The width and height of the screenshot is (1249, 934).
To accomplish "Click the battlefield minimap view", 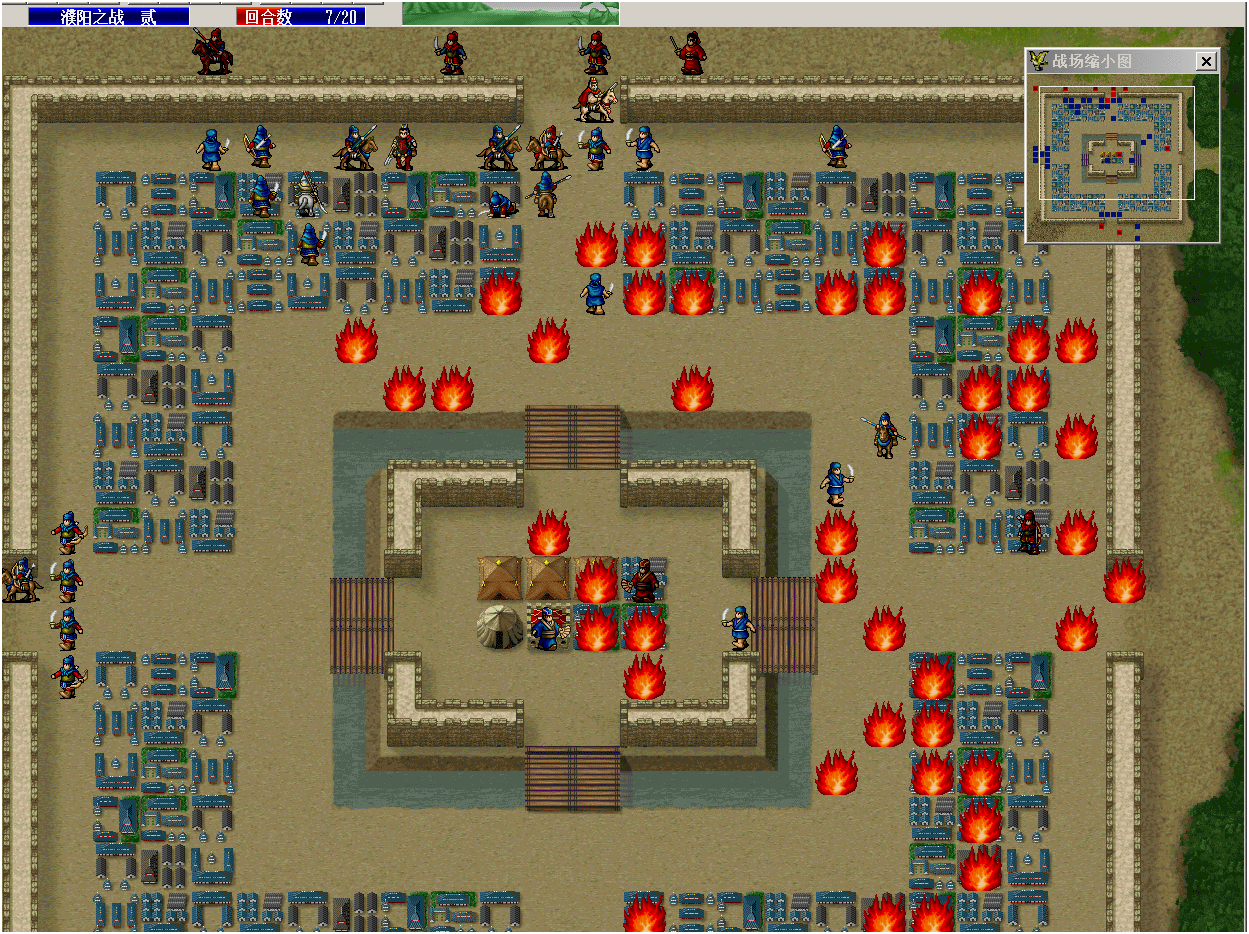I will (x=1117, y=157).
